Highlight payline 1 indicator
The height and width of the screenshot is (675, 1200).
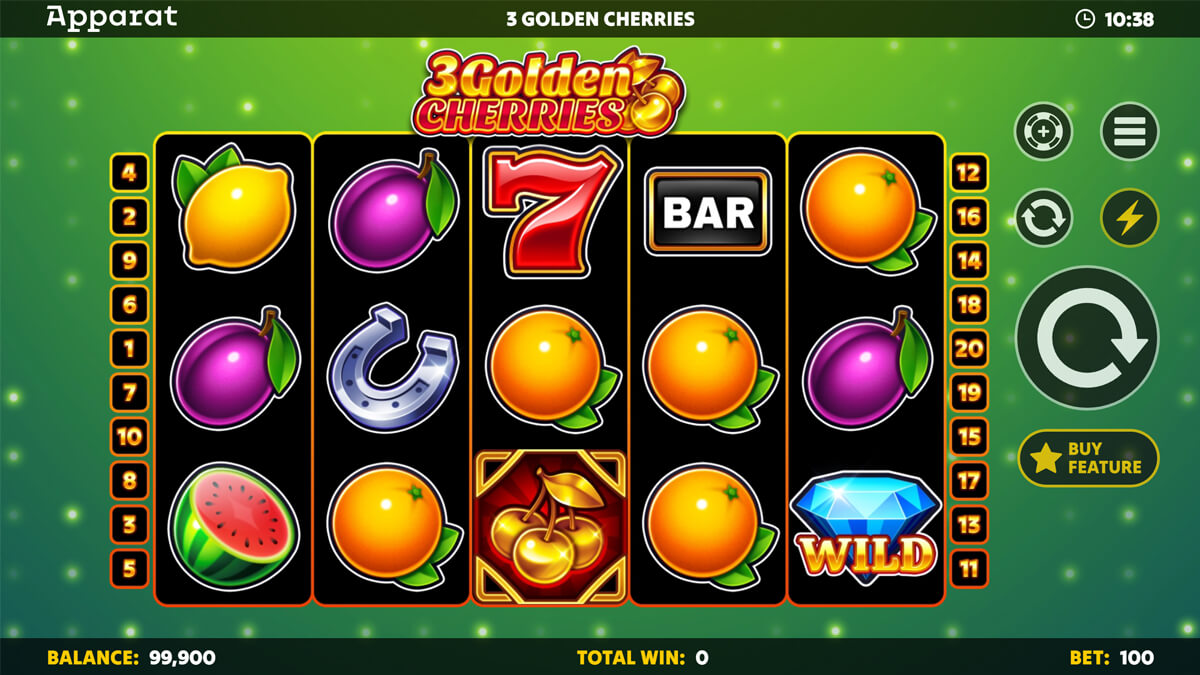(x=129, y=349)
